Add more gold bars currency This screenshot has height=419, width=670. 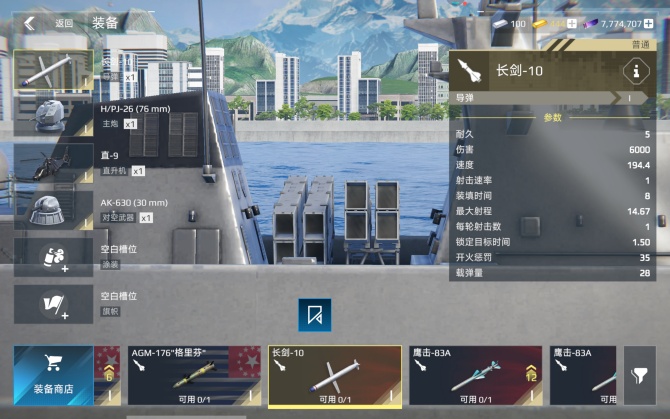571,23
